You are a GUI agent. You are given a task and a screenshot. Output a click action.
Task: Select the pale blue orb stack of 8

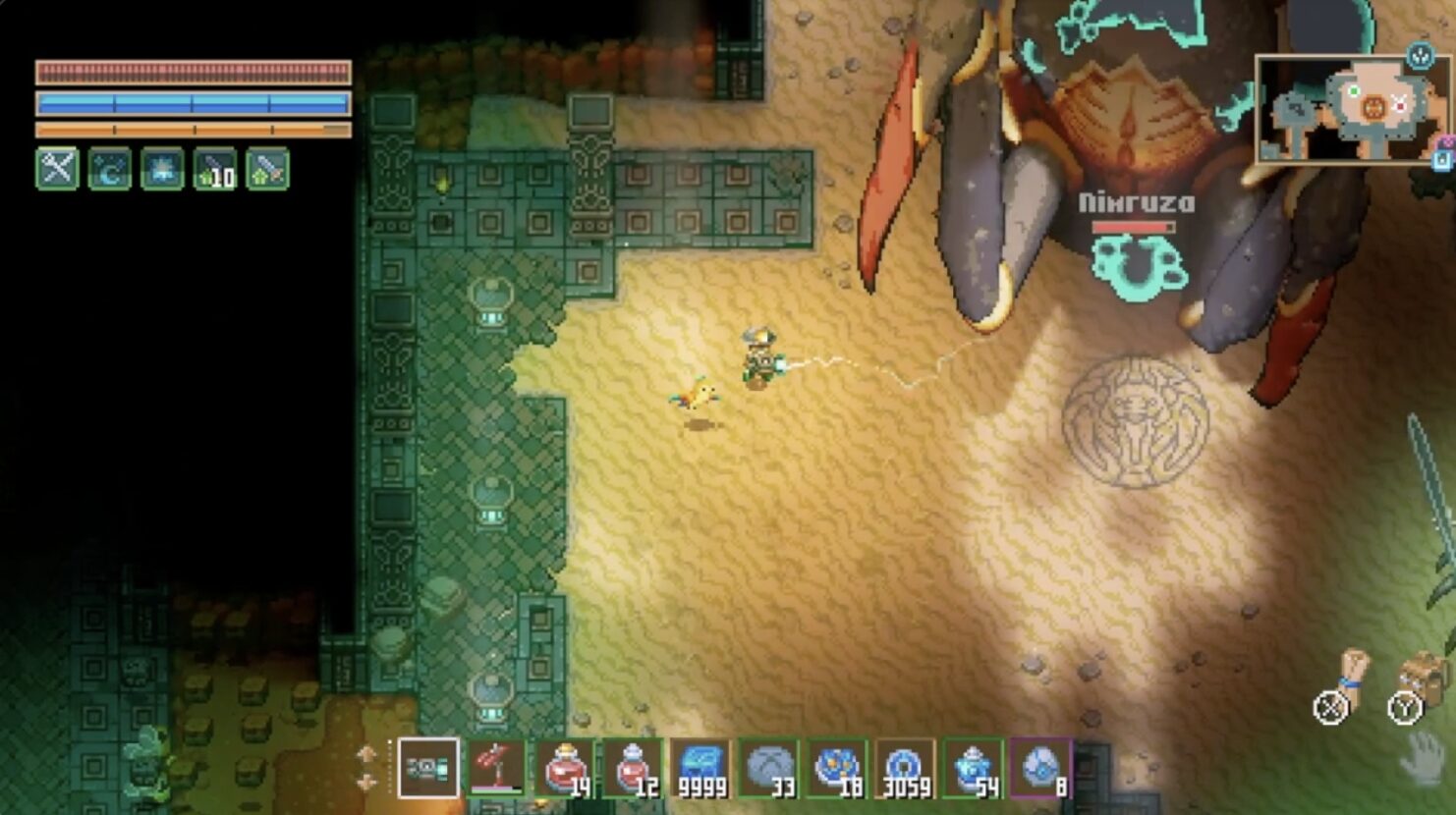(1040, 768)
